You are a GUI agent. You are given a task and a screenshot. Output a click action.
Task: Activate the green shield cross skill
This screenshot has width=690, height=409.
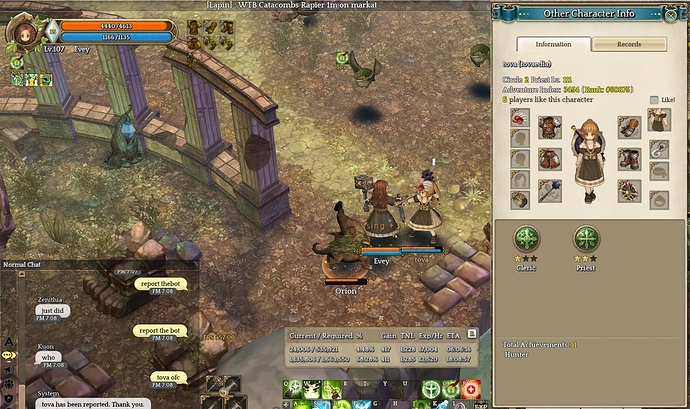point(432,388)
